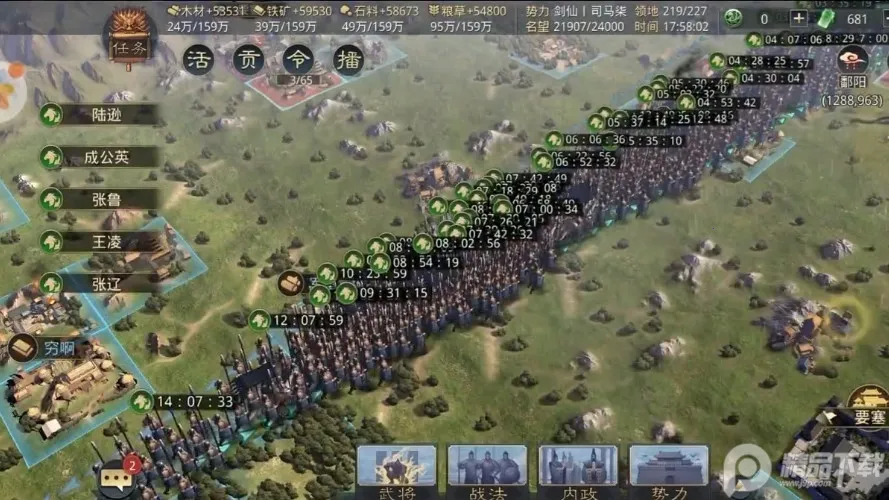Image resolution: width=889 pixels, height=500 pixels.
Task: Open the 贡 contribution button
Action: coord(248,58)
